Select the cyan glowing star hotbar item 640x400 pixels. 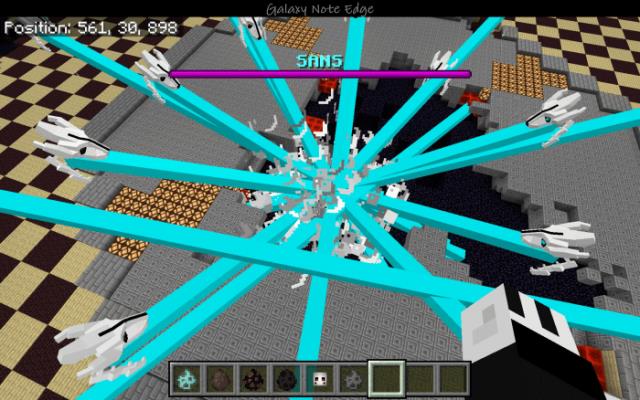pos(185,378)
